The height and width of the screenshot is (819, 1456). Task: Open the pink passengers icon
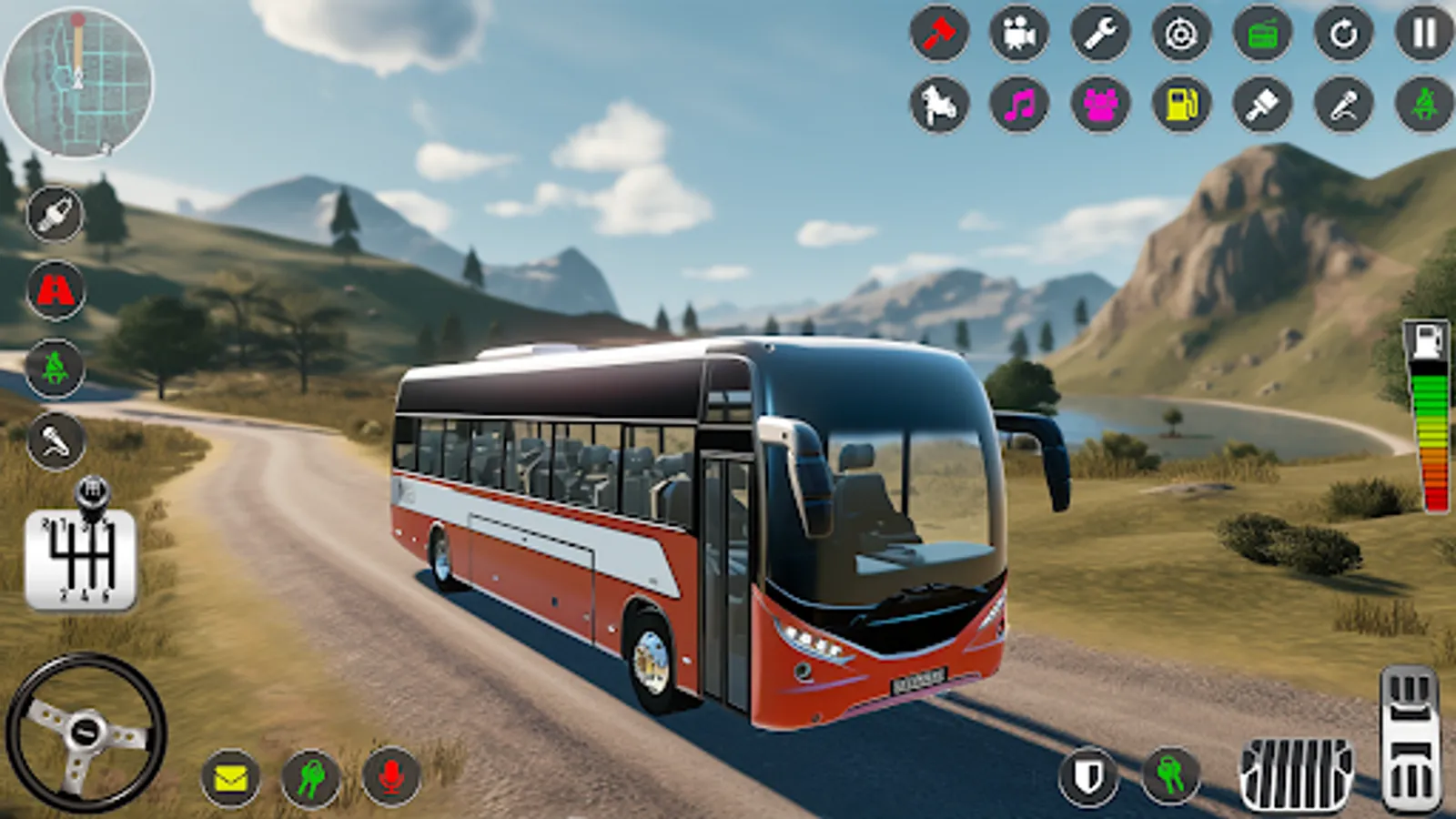[1100, 105]
